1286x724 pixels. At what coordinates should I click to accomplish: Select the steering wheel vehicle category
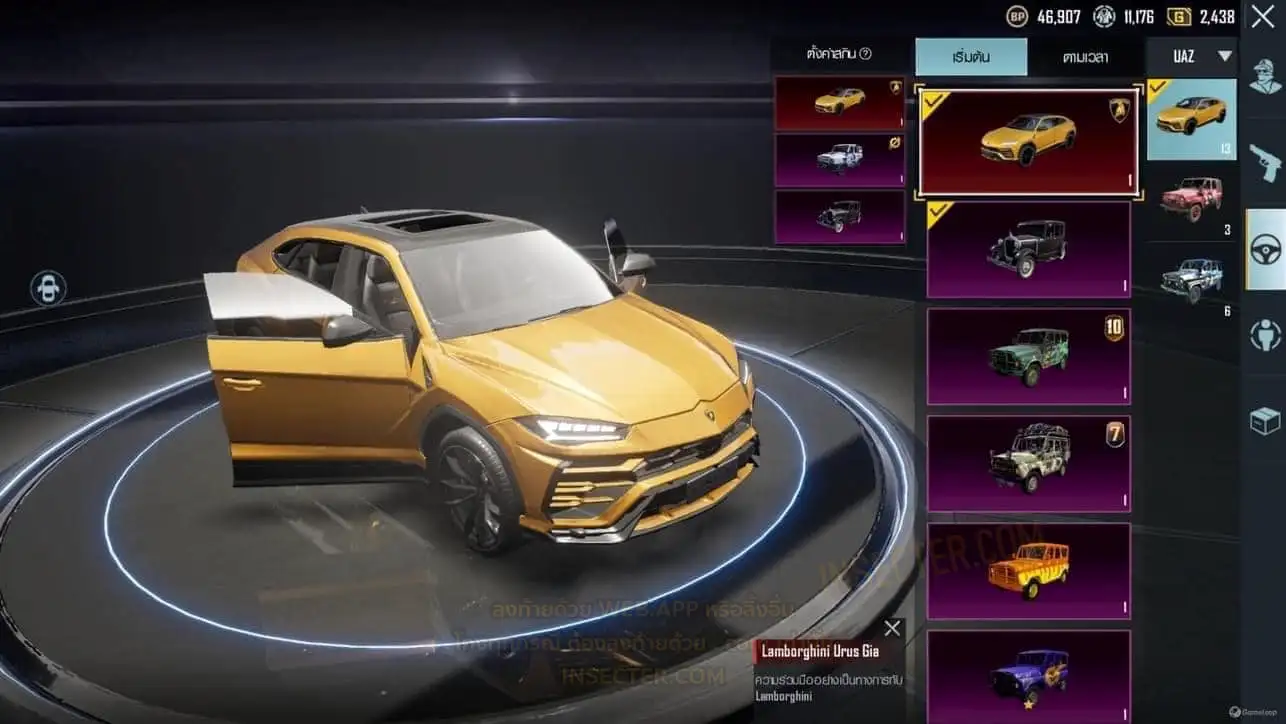1265,249
